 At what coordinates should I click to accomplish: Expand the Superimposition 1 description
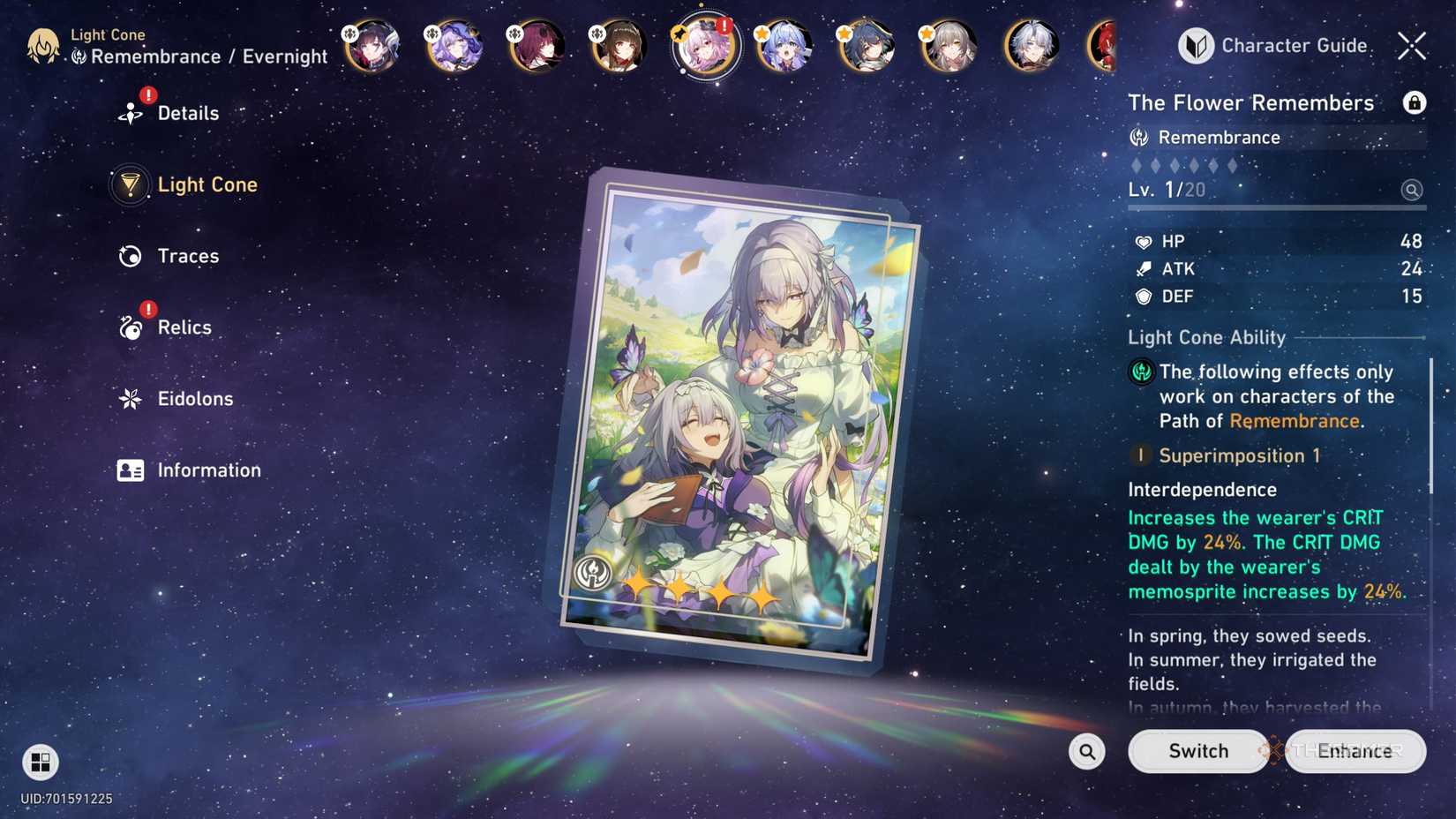point(1240,455)
